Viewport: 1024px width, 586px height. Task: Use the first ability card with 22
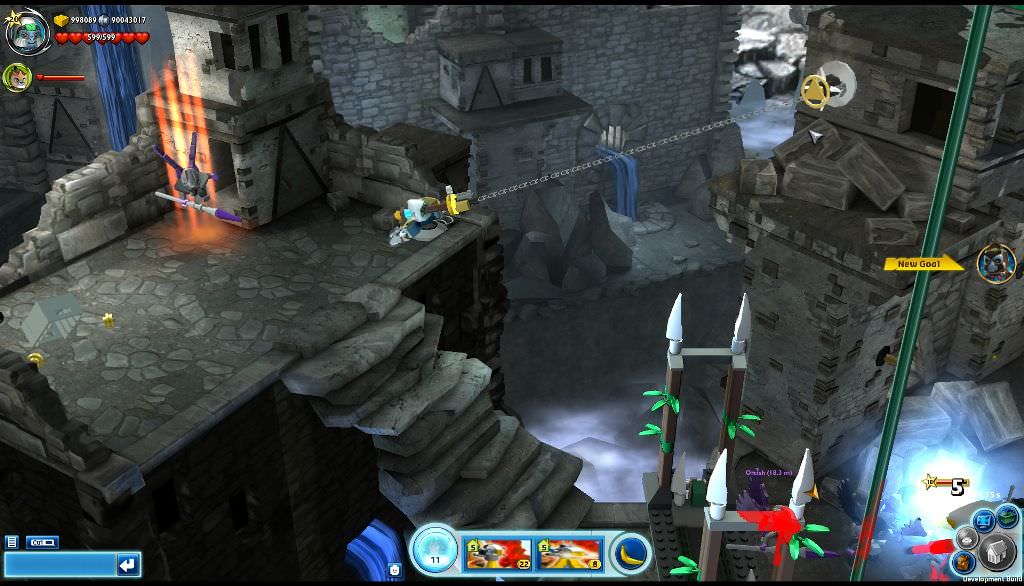498,554
